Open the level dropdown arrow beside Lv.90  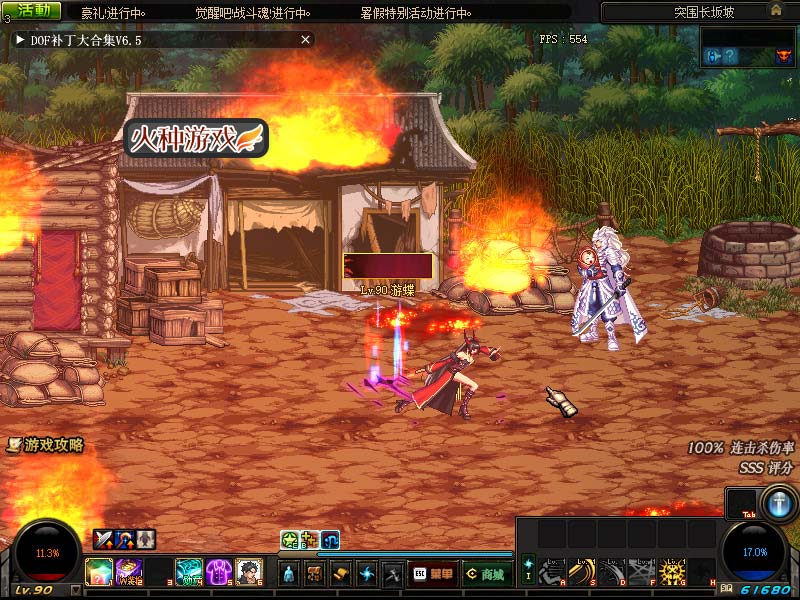click(75, 590)
